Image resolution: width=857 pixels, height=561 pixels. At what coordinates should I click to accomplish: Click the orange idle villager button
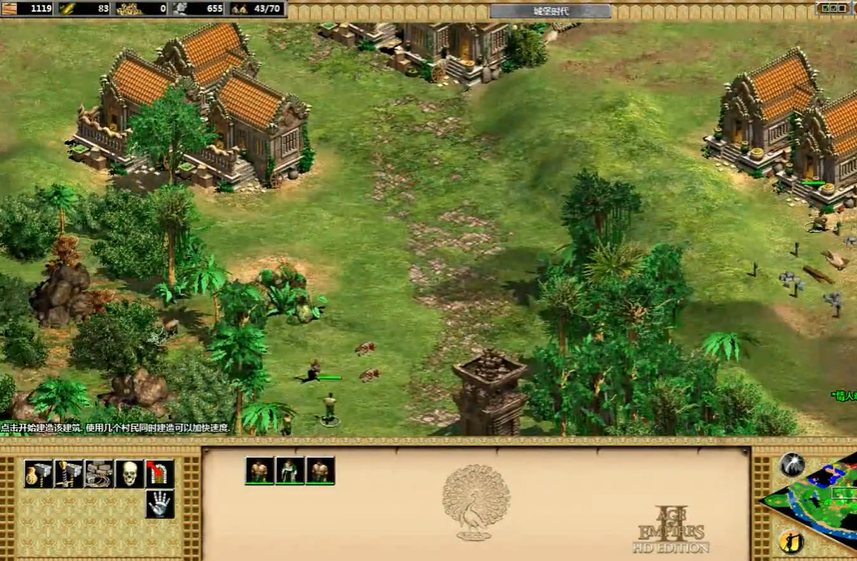(791, 542)
